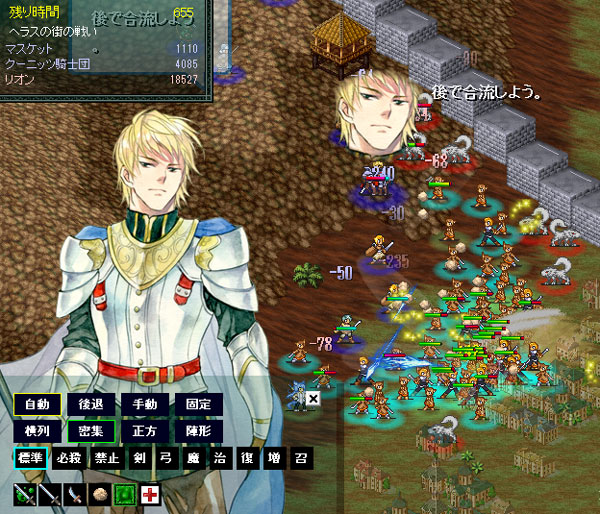The image size is (600, 514).
Task: Choose the 禁止 (forbid) skill mode
Action: (x=107, y=459)
